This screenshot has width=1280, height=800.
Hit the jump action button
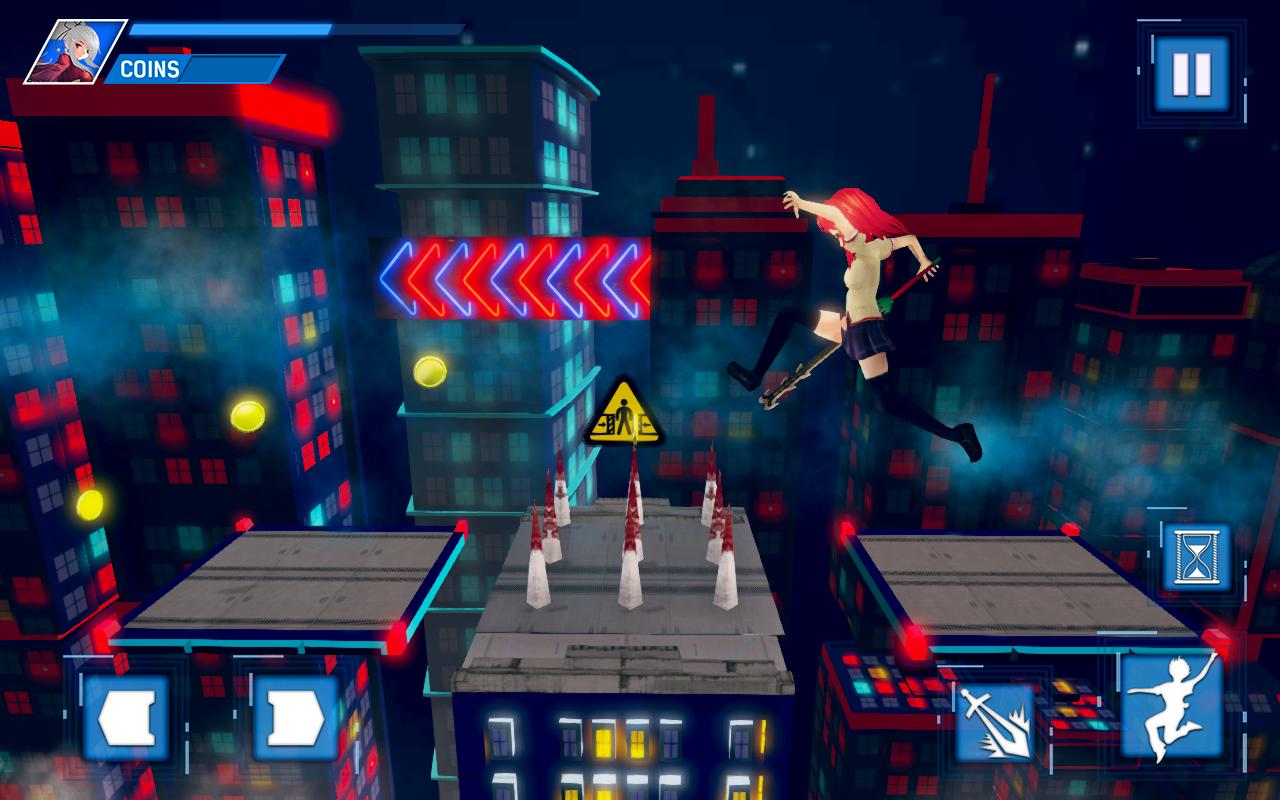(x=1171, y=705)
